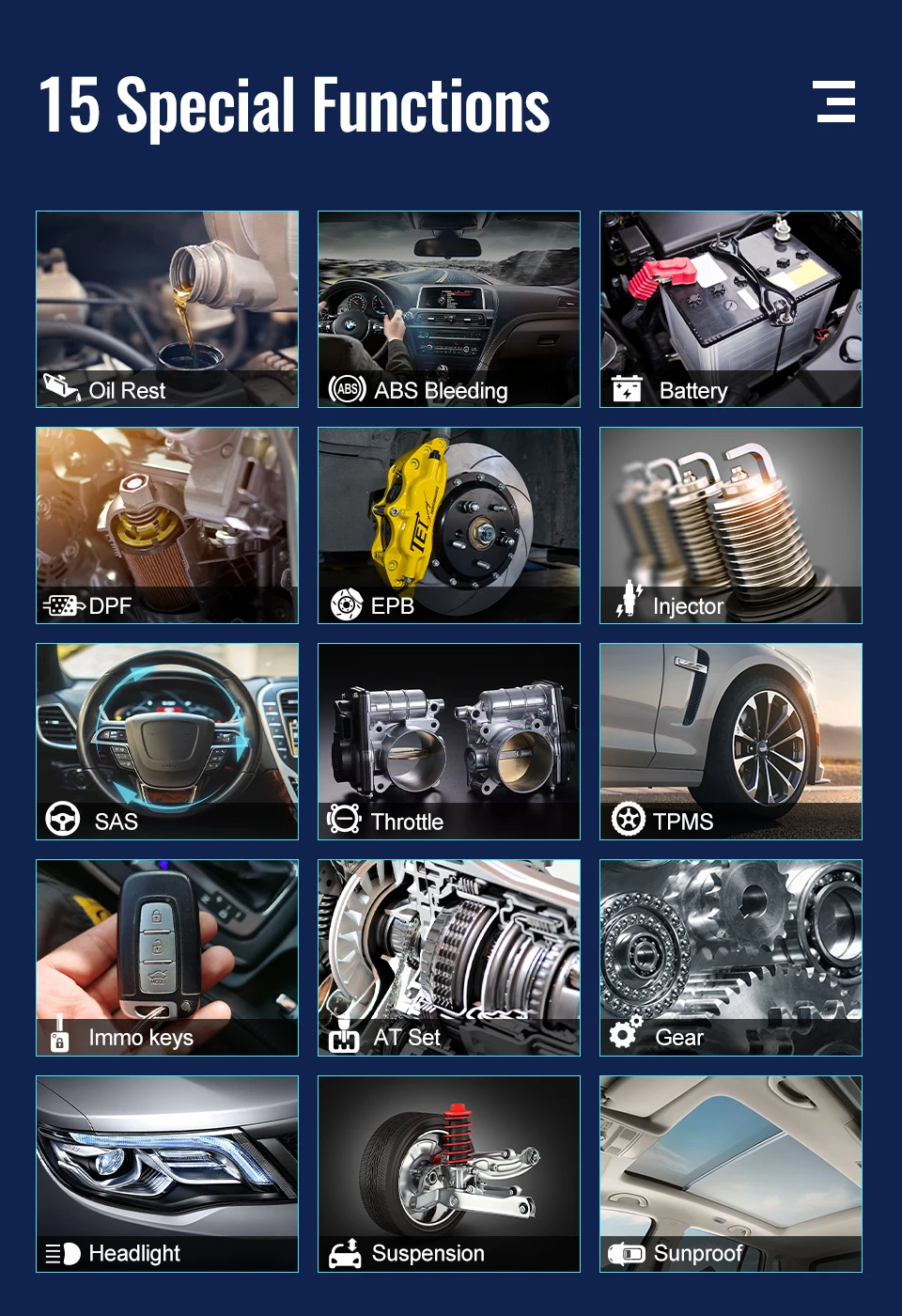Choose the Sunproof function tile
Screen dimensions: 902x1316
(731, 1174)
